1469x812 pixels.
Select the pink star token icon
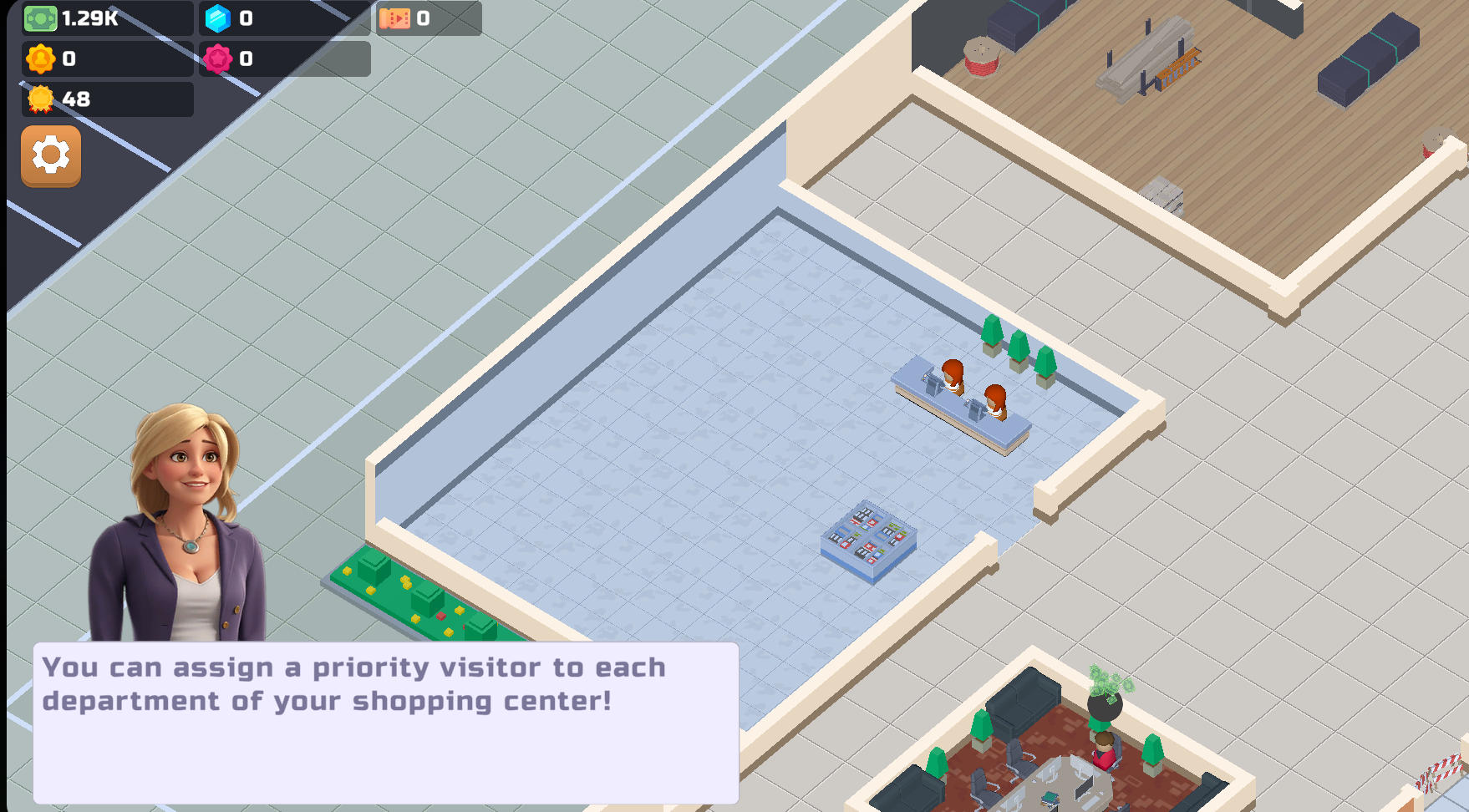pos(219,58)
